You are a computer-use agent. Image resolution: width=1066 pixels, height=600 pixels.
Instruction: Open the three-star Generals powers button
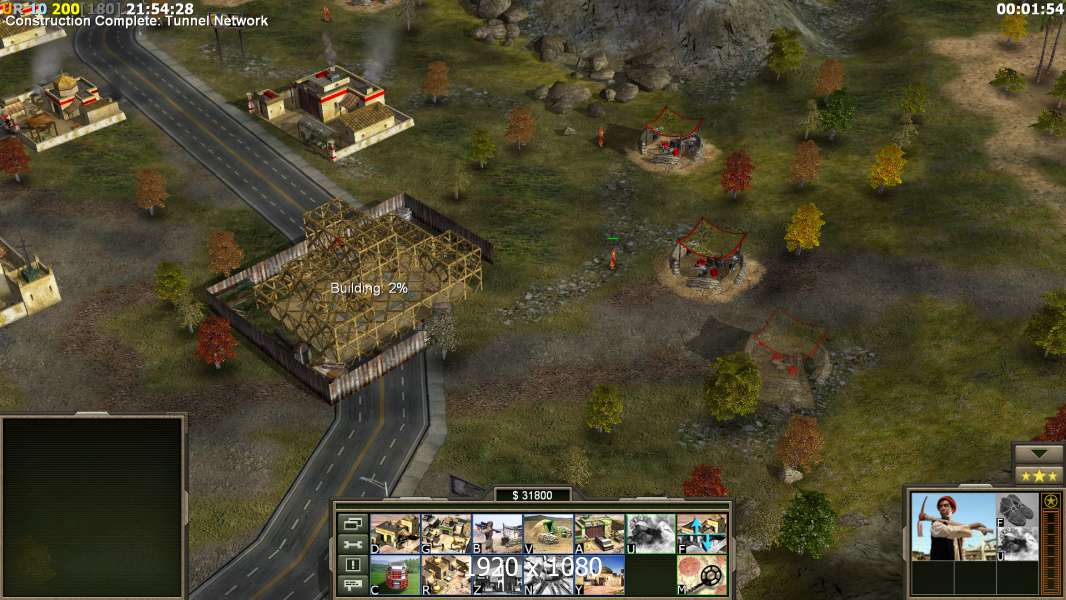click(1038, 475)
